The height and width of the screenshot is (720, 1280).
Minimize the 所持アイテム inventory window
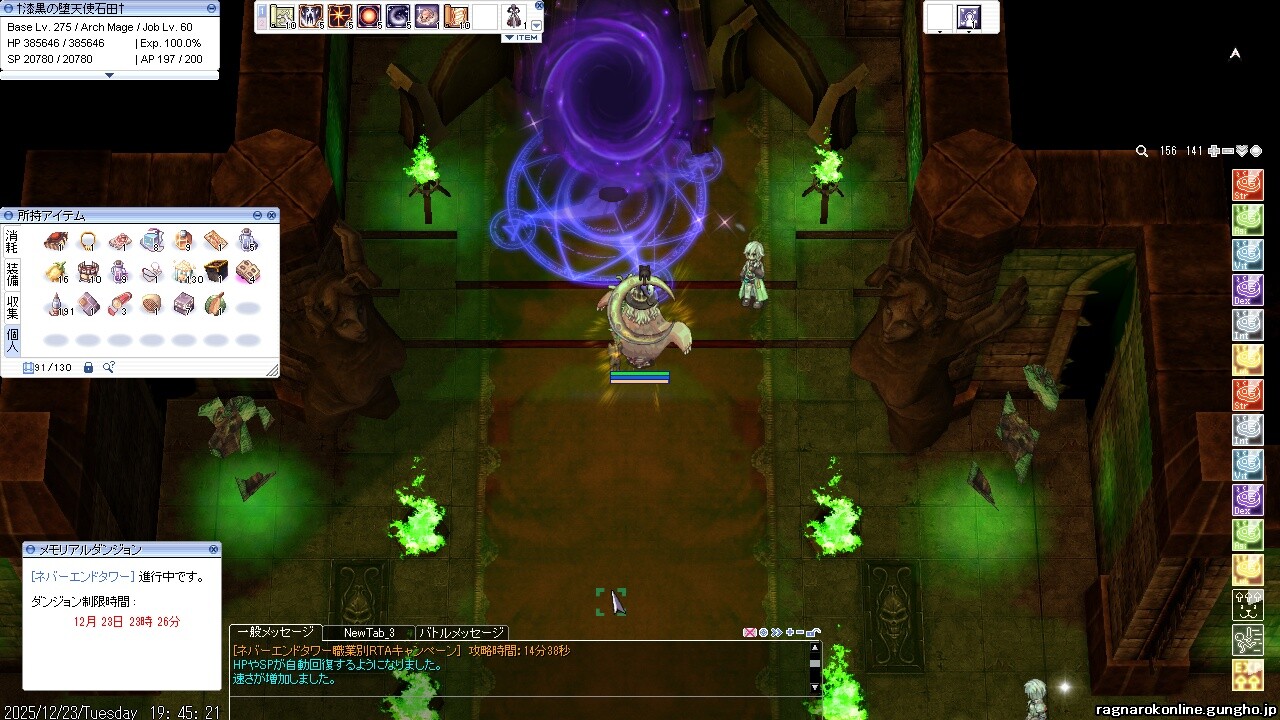point(257,215)
